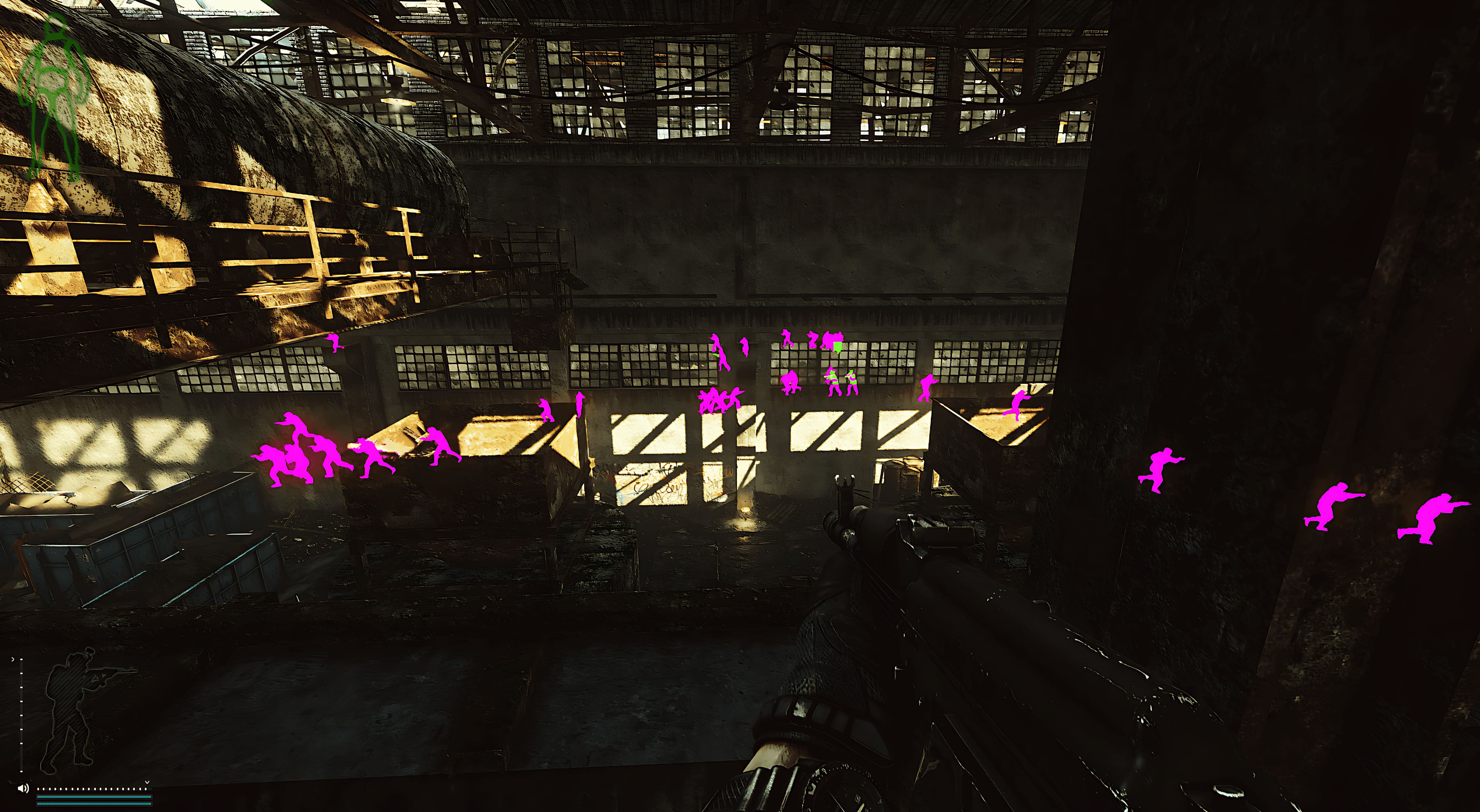Adjust the dotted horizontal movement speed slider
This screenshot has width=1480, height=812.
click(92, 789)
